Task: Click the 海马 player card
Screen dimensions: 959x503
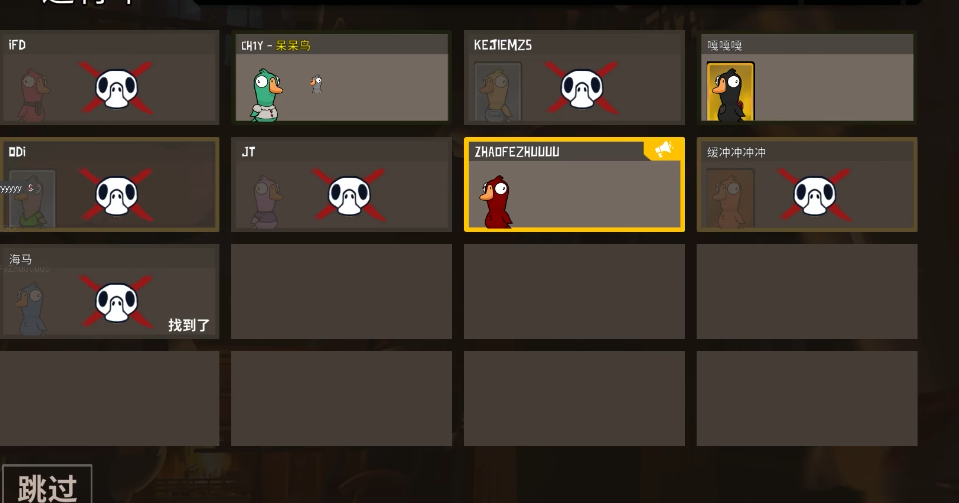Action: click(109, 292)
